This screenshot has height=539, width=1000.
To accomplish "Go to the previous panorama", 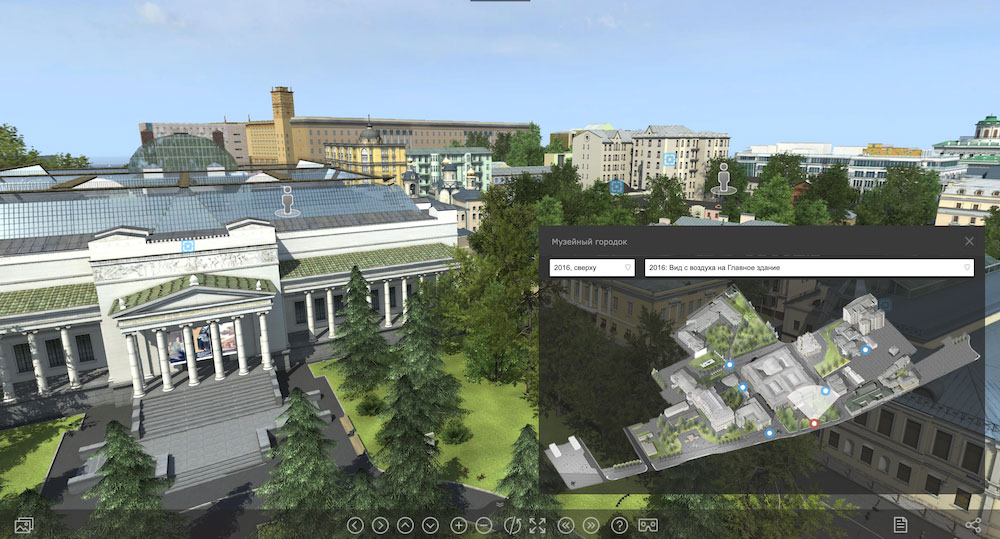I will pyautogui.click(x=566, y=525).
